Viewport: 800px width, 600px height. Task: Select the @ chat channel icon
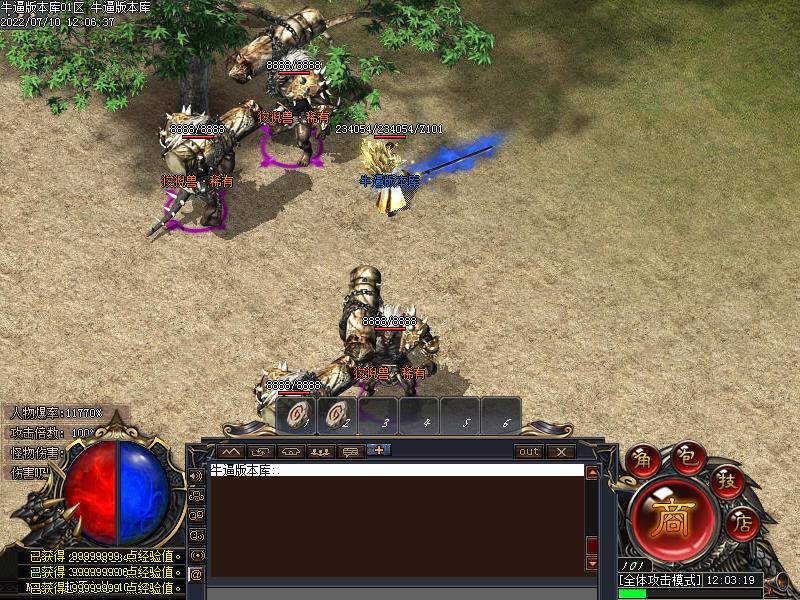[x=196, y=575]
